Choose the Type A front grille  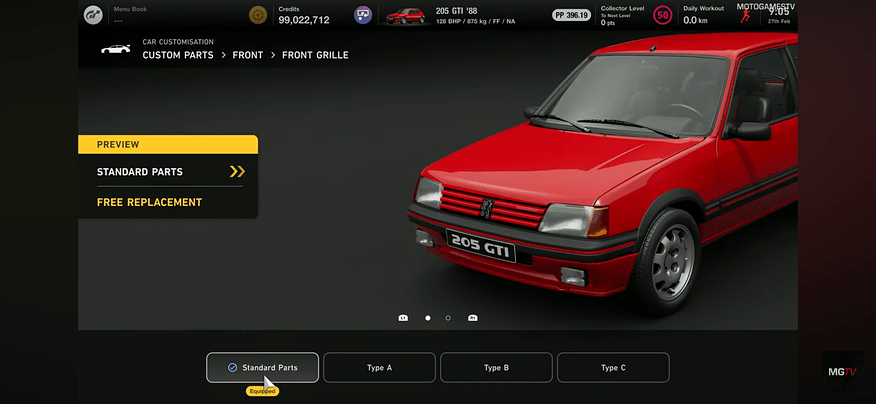pyautogui.click(x=379, y=368)
